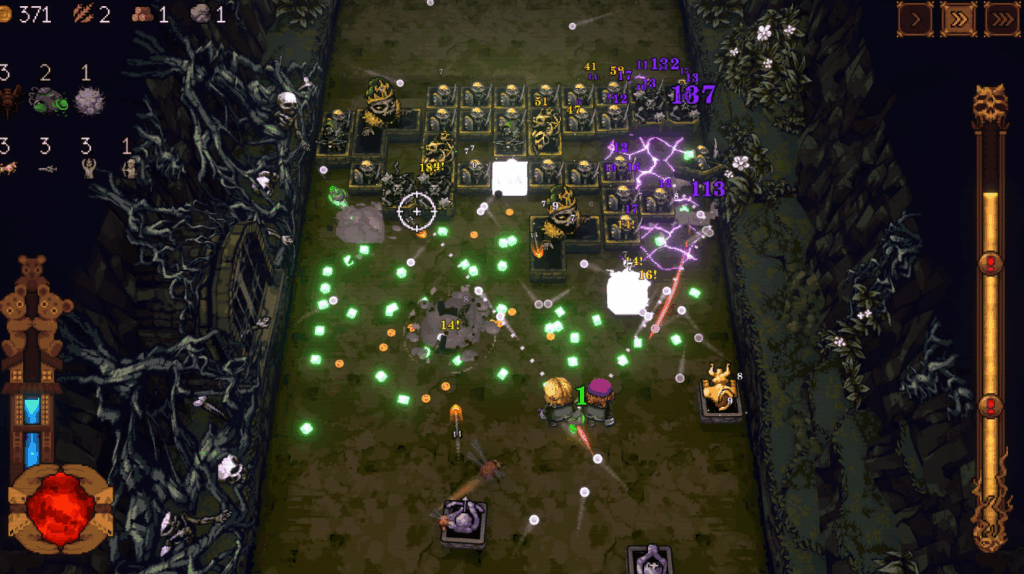The height and width of the screenshot is (574, 1024).
Task: Select the double-arrow fast speed button
Action: pyautogui.click(x=958, y=18)
